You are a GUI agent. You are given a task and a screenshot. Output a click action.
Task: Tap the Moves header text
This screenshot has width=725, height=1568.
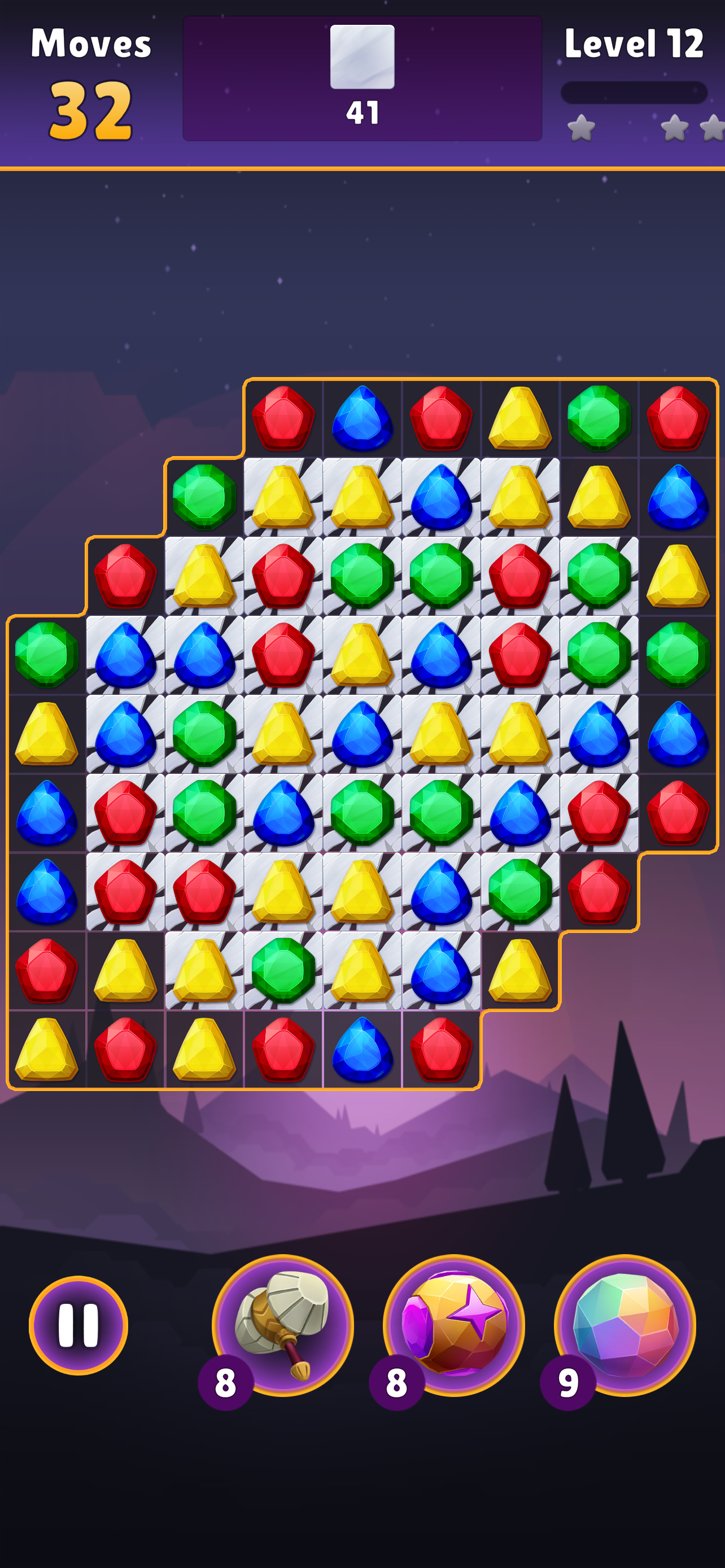point(91,42)
